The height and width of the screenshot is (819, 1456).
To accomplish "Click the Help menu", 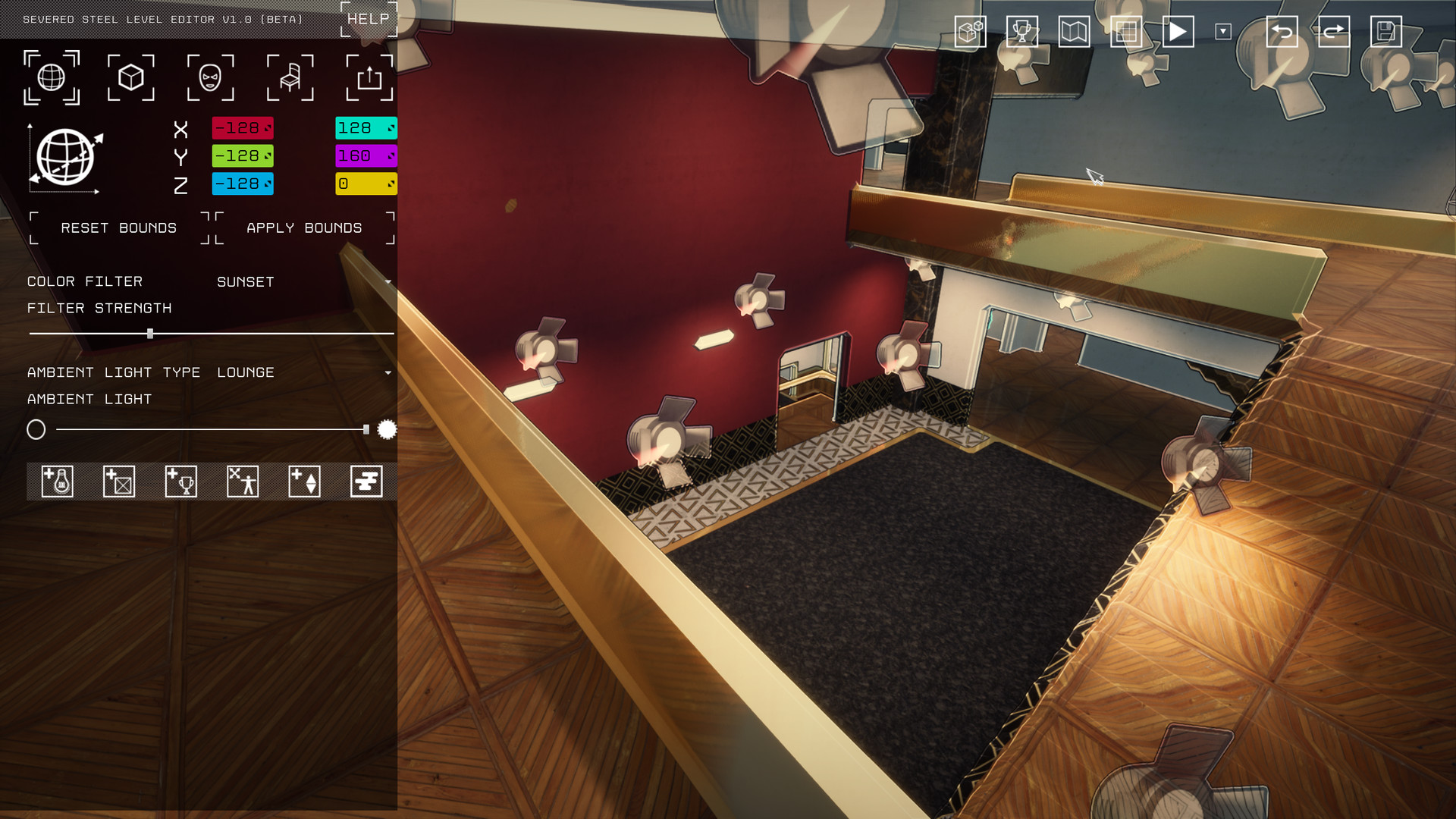I will pos(366,19).
